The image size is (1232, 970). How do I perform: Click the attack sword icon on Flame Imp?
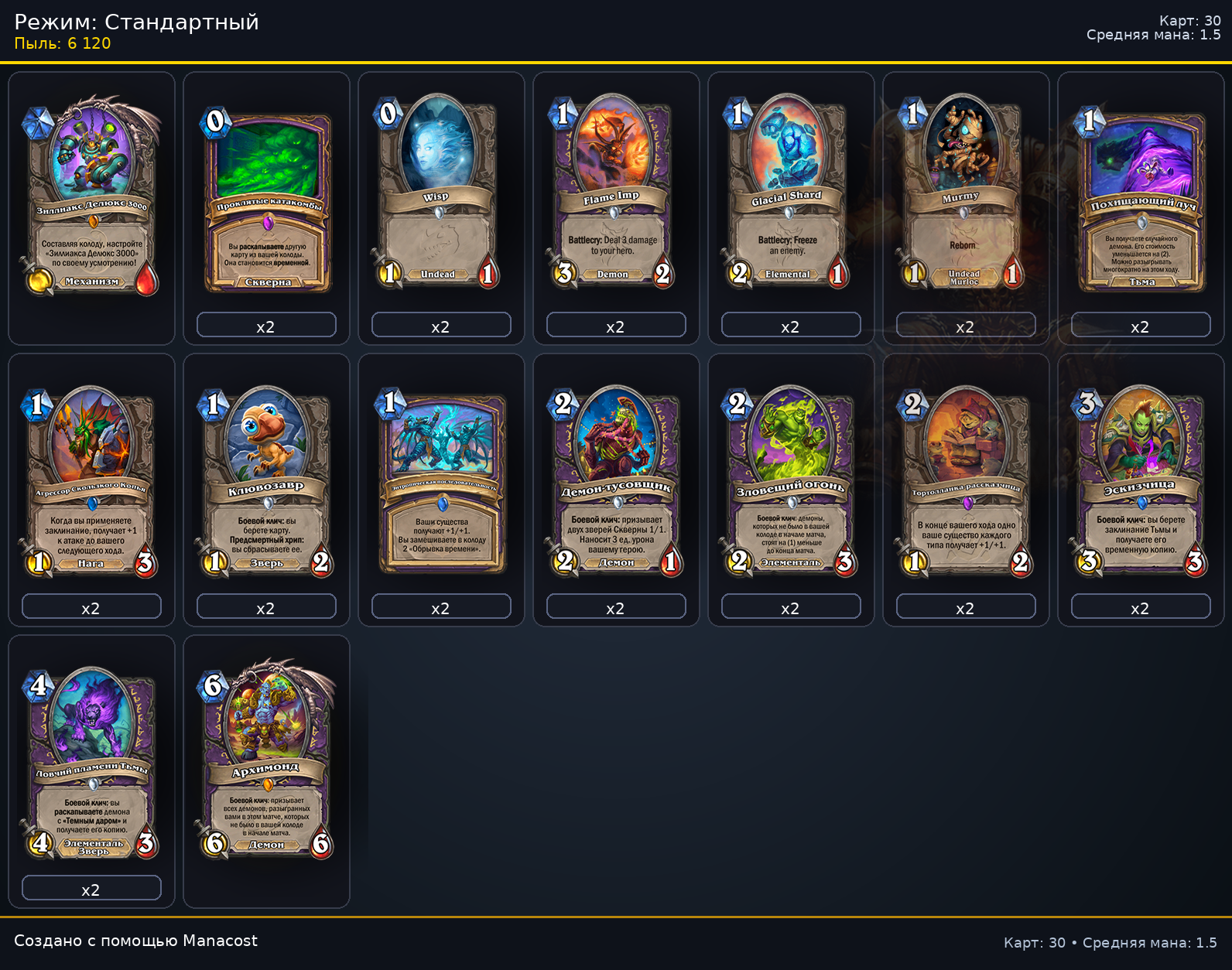pyautogui.click(x=563, y=274)
